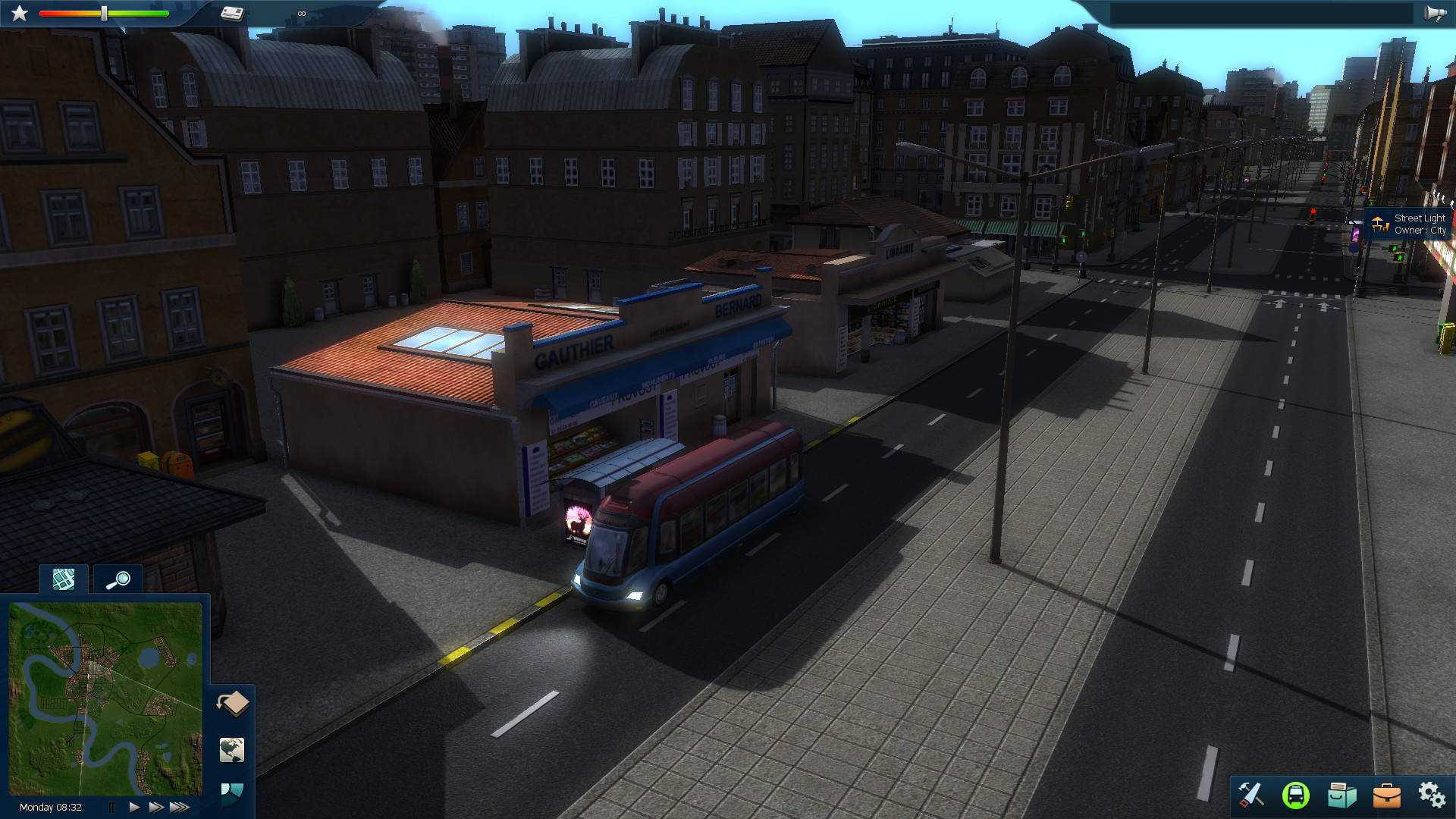The height and width of the screenshot is (819, 1456).
Task: Open the depot archive box menu
Action: click(x=1341, y=794)
